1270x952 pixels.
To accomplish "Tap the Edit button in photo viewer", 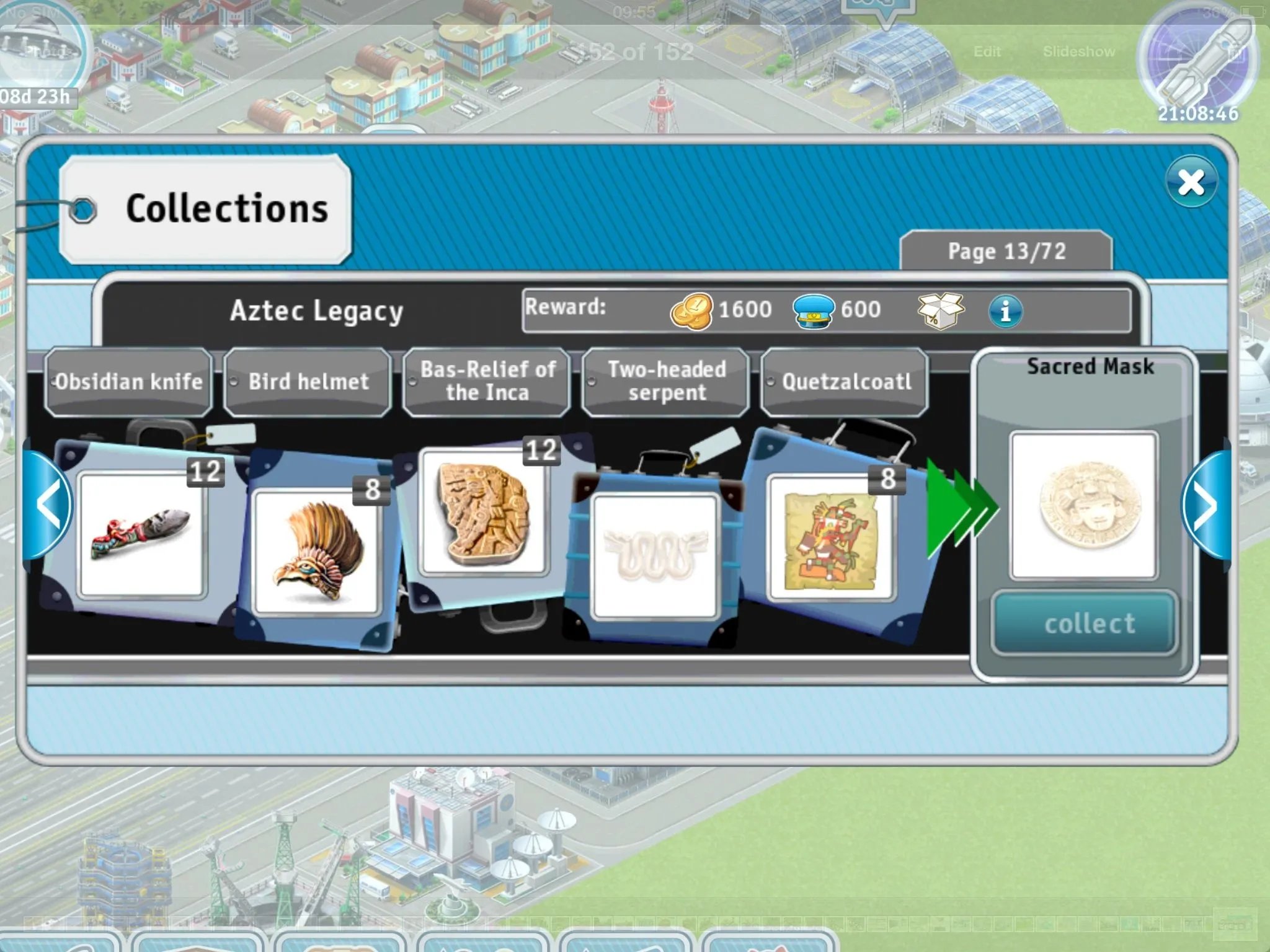I will tap(987, 51).
